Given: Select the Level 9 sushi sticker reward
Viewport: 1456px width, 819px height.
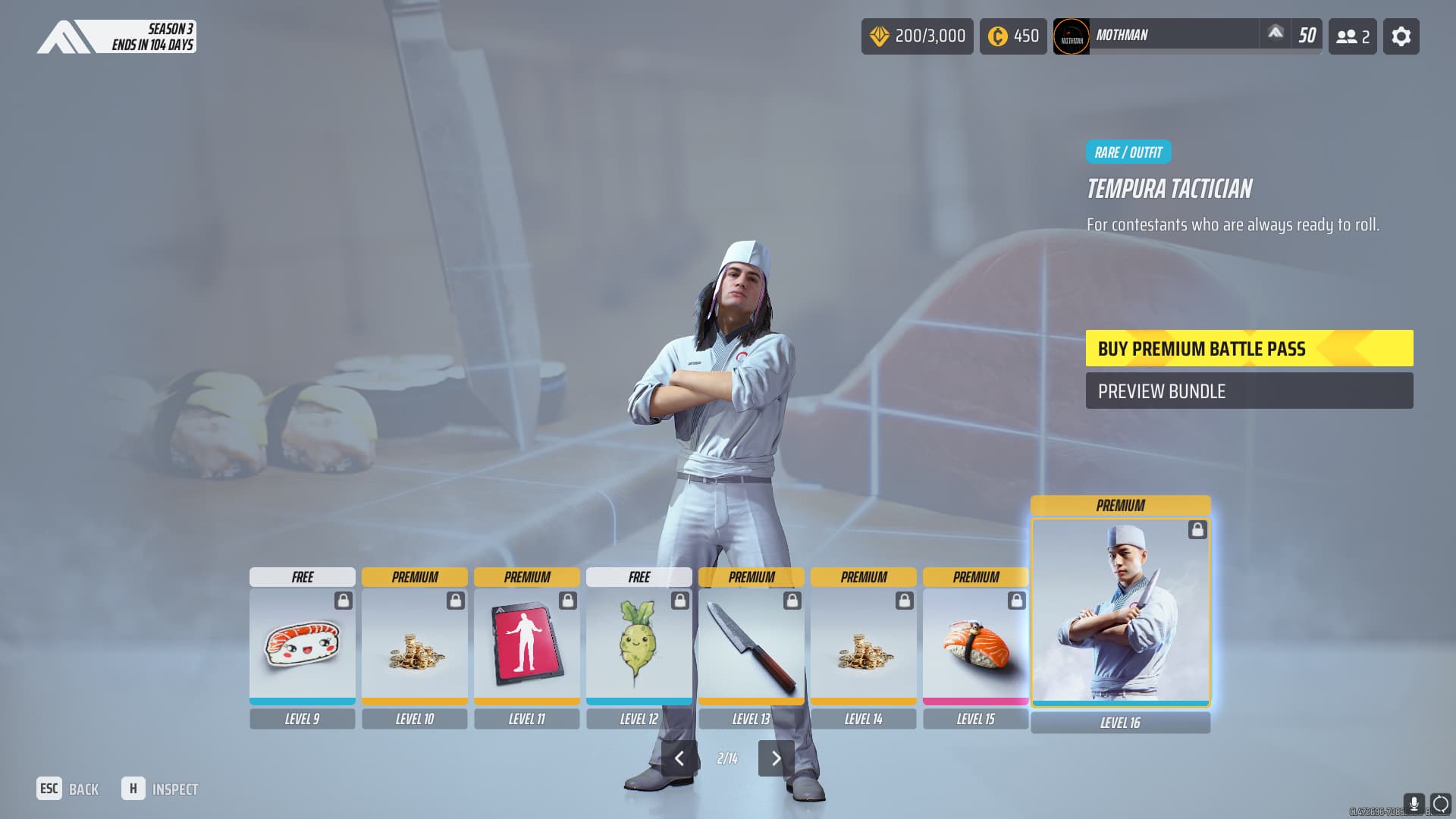Looking at the screenshot, I should point(302,646).
